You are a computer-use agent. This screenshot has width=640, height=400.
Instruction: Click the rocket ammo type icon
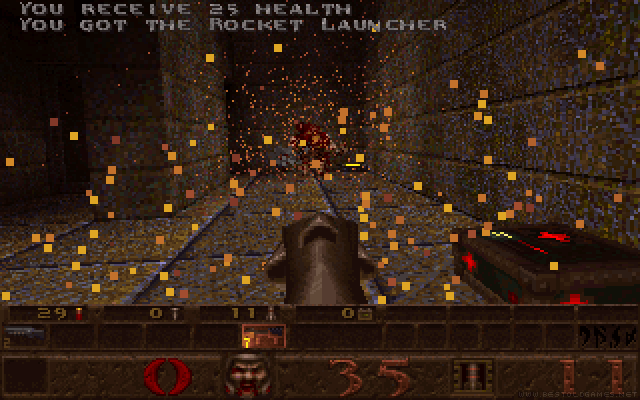pyautogui.click(x=469, y=376)
